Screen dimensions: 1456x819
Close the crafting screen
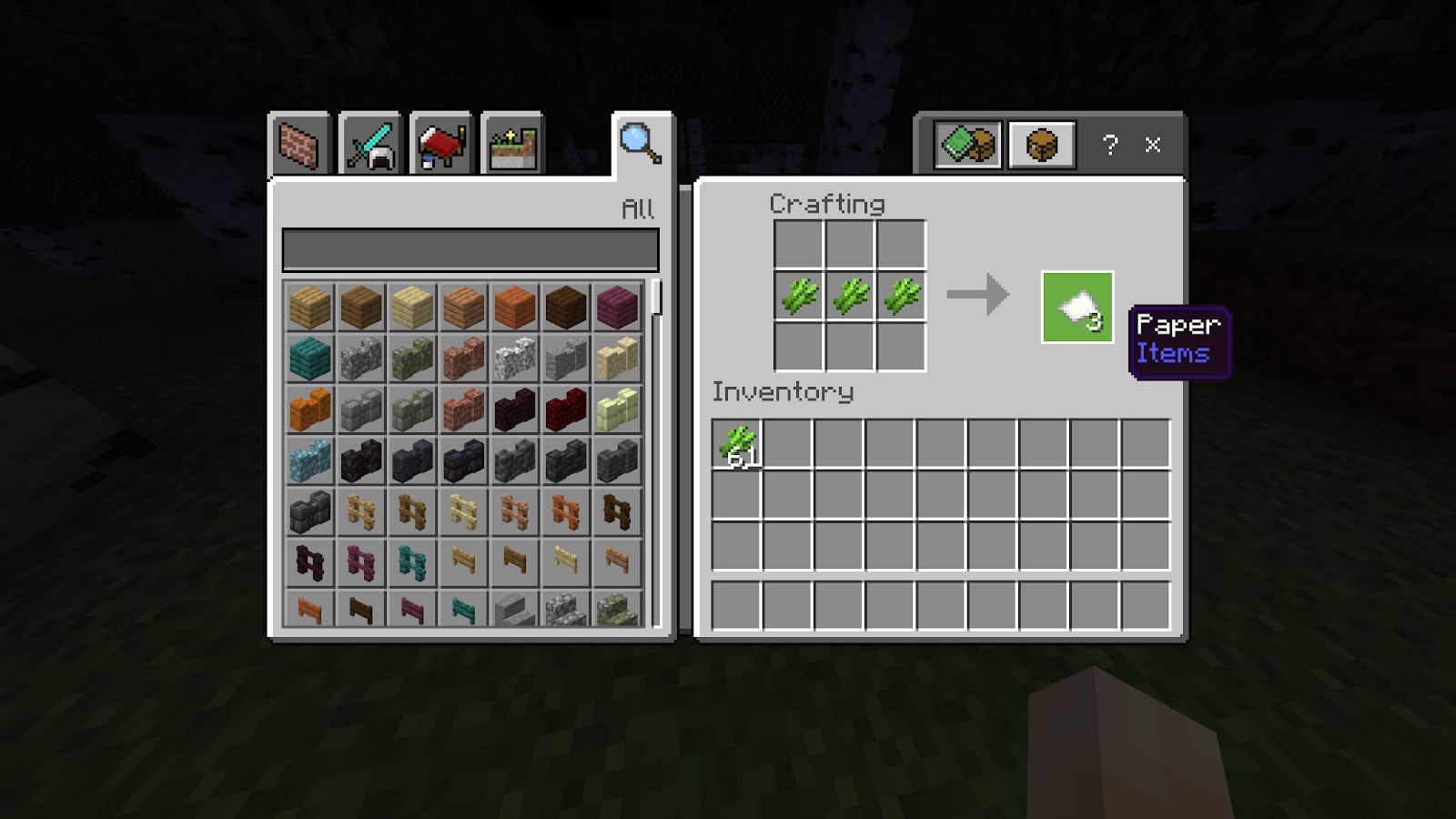pos(1154,144)
